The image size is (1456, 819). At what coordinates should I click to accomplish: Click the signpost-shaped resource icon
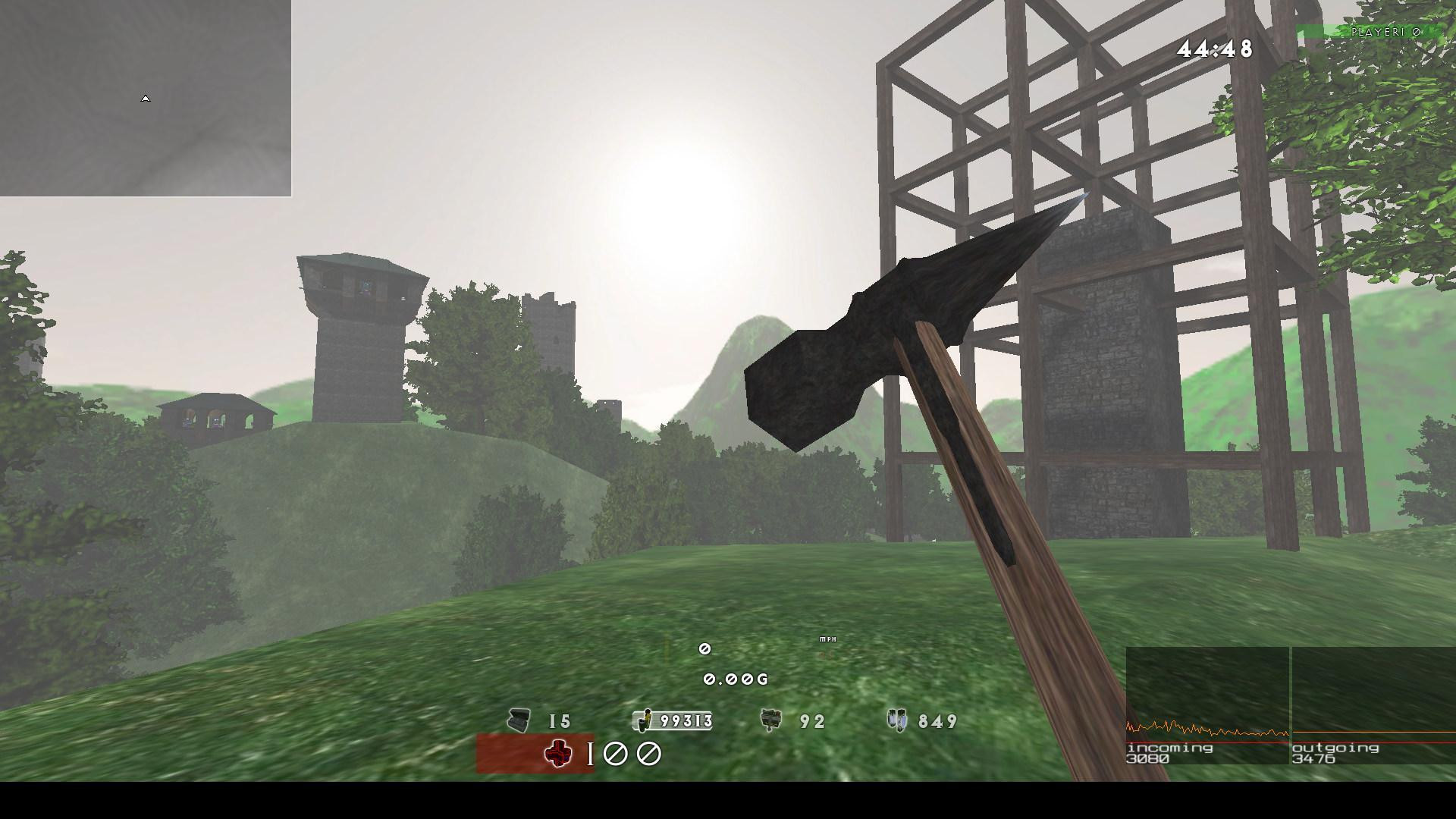770,720
